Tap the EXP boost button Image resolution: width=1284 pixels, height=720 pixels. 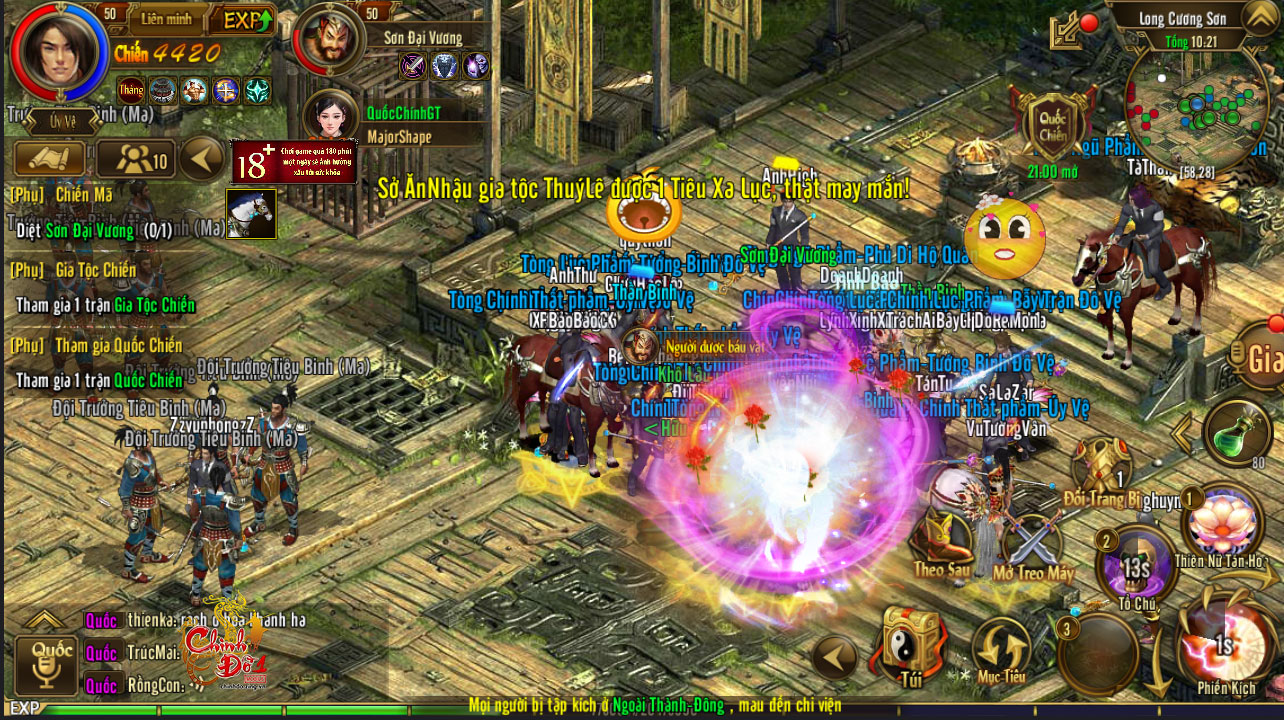tap(246, 20)
